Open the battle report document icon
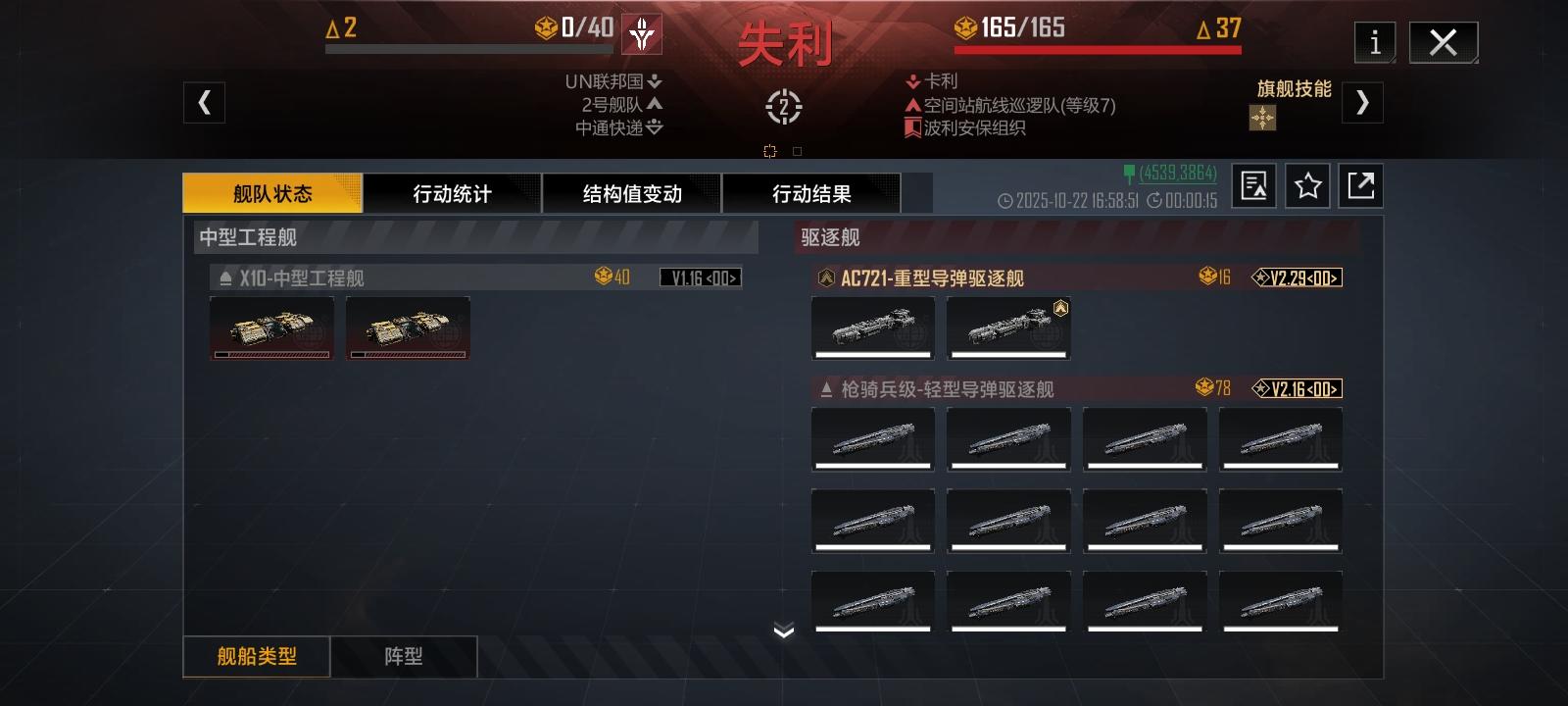The width and height of the screenshot is (1568, 706). click(x=1252, y=185)
